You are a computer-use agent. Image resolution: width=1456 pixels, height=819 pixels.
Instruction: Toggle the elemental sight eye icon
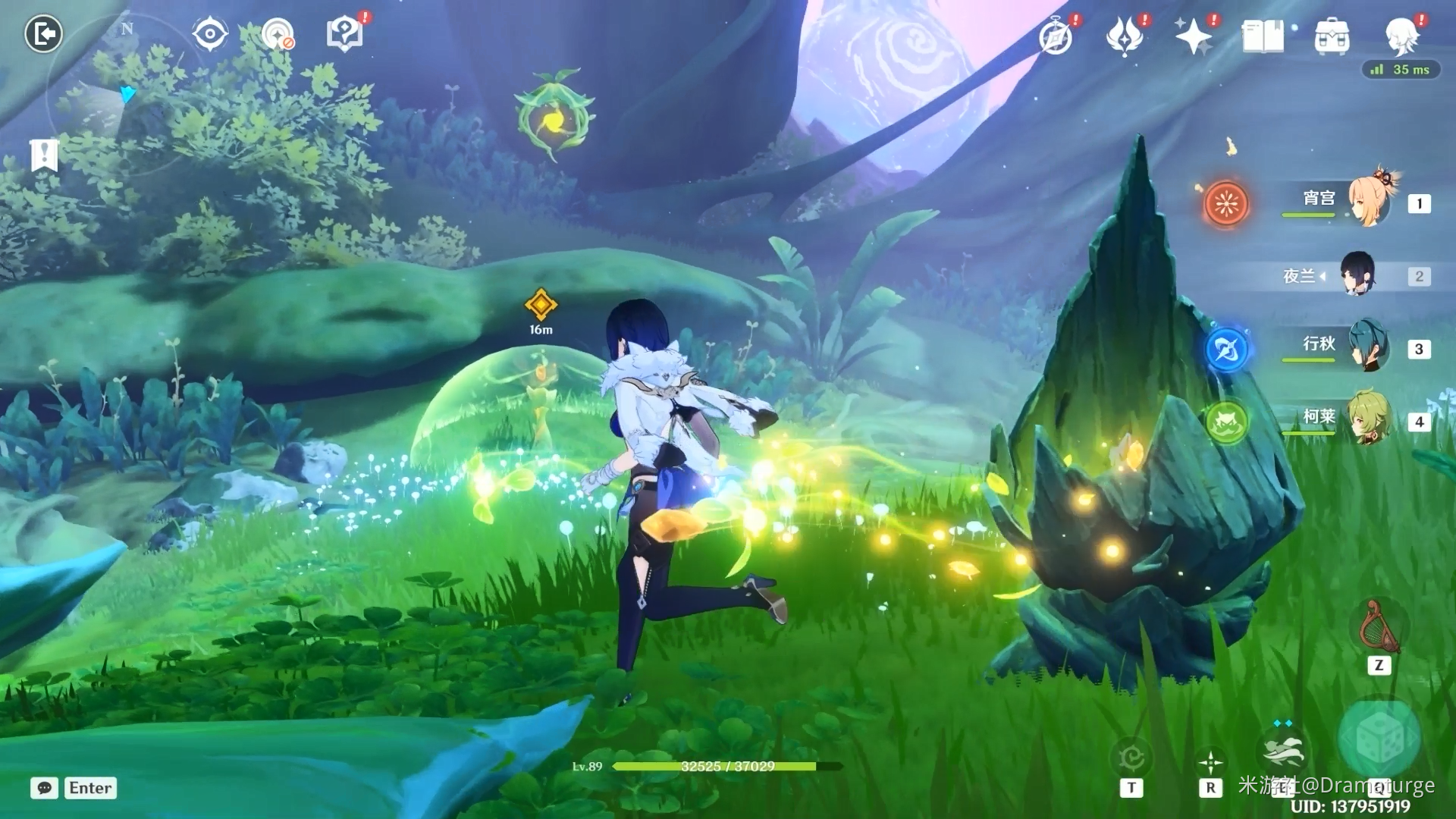pos(209,34)
